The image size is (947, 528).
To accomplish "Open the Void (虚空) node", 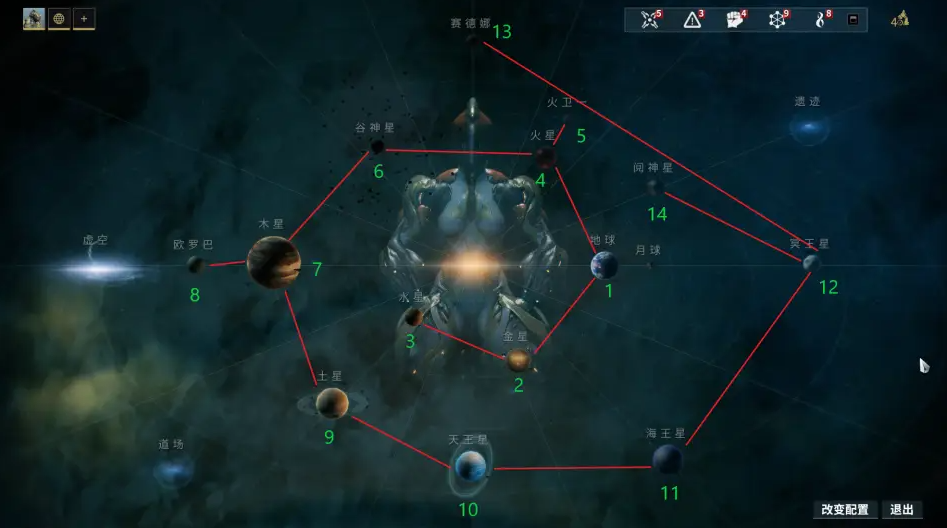I will [x=97, y=268].
